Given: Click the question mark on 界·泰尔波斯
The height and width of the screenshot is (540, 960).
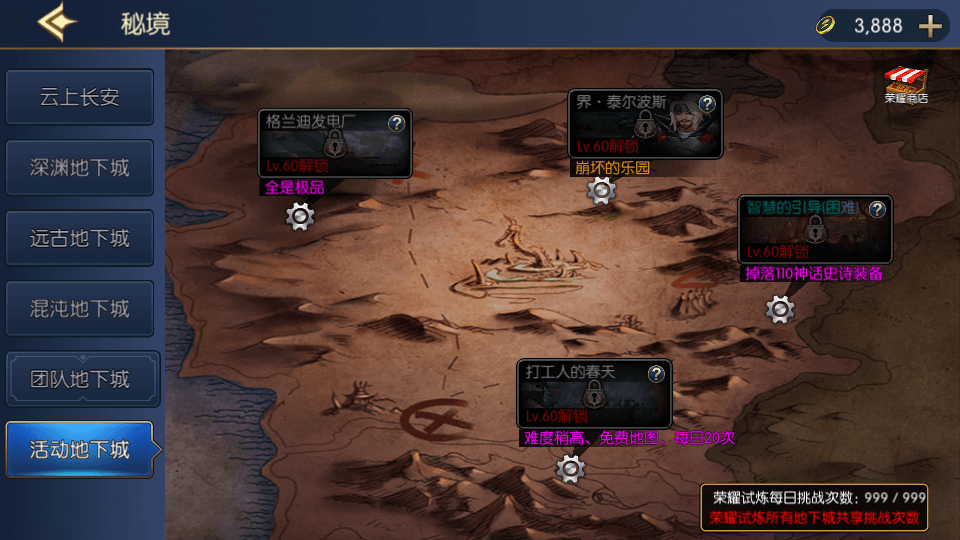Looking at the screenshot, I should coord(707,103).
